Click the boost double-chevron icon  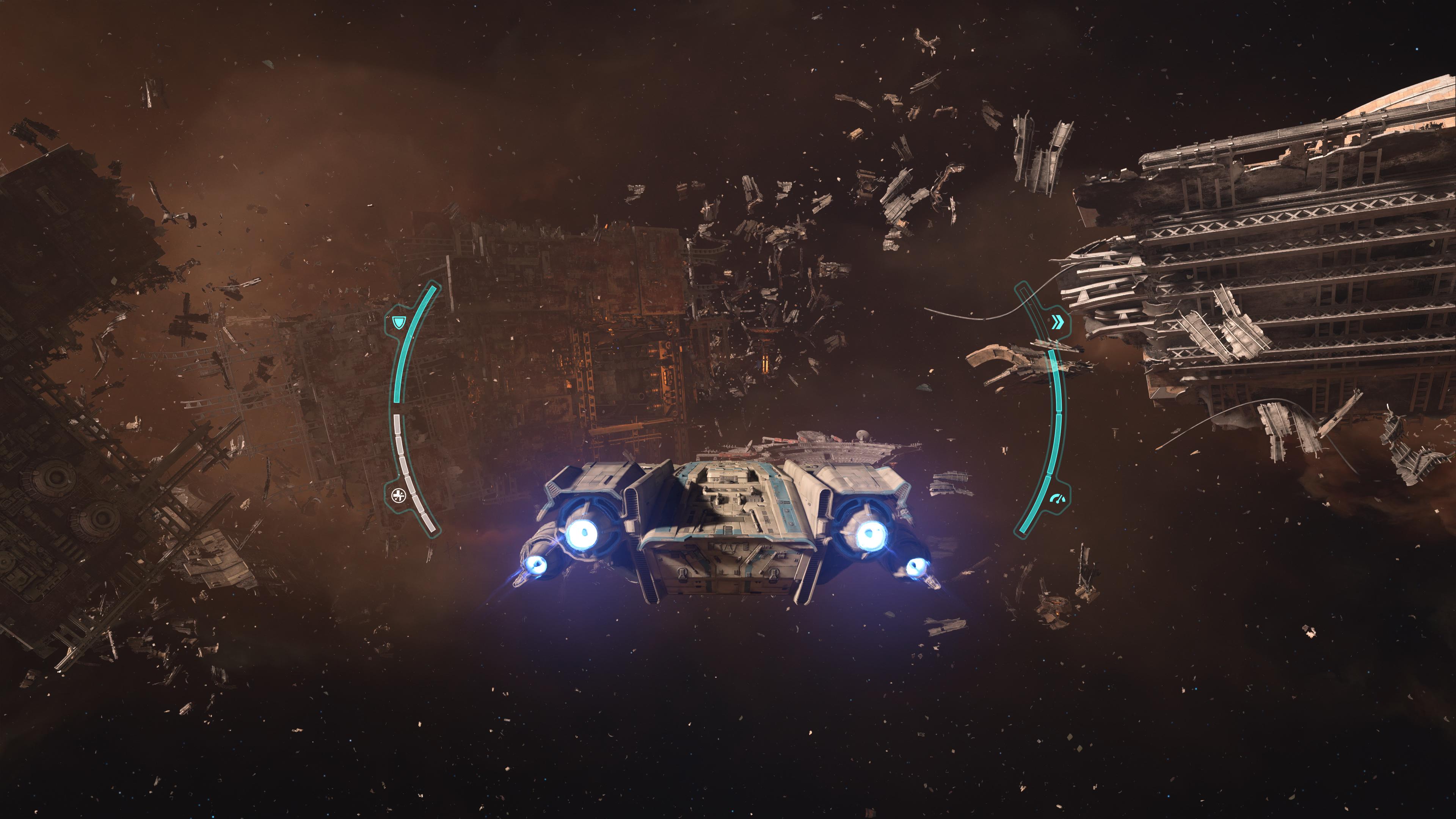point(1057,322)
